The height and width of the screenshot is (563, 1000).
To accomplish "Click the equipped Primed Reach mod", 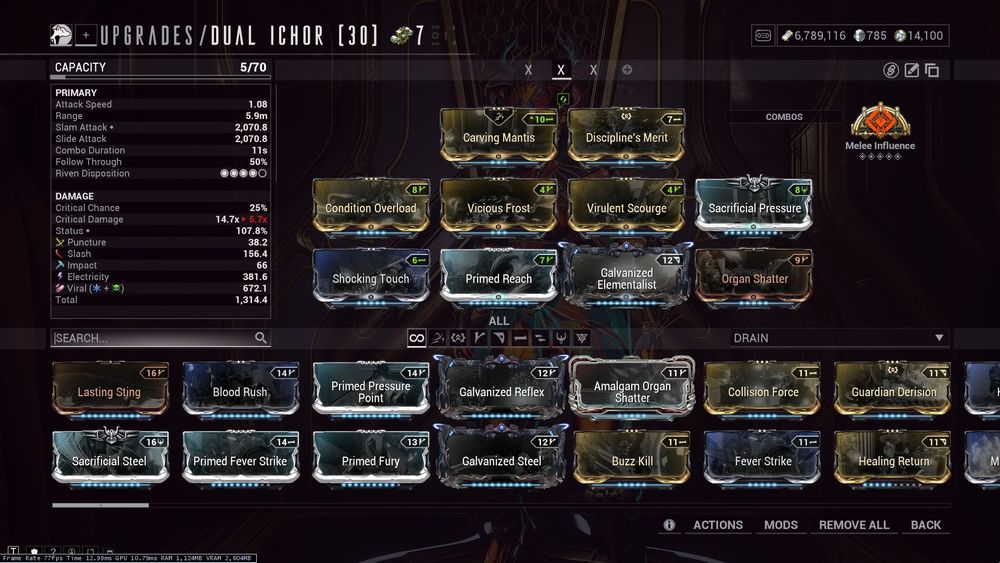I will (499, 277).
